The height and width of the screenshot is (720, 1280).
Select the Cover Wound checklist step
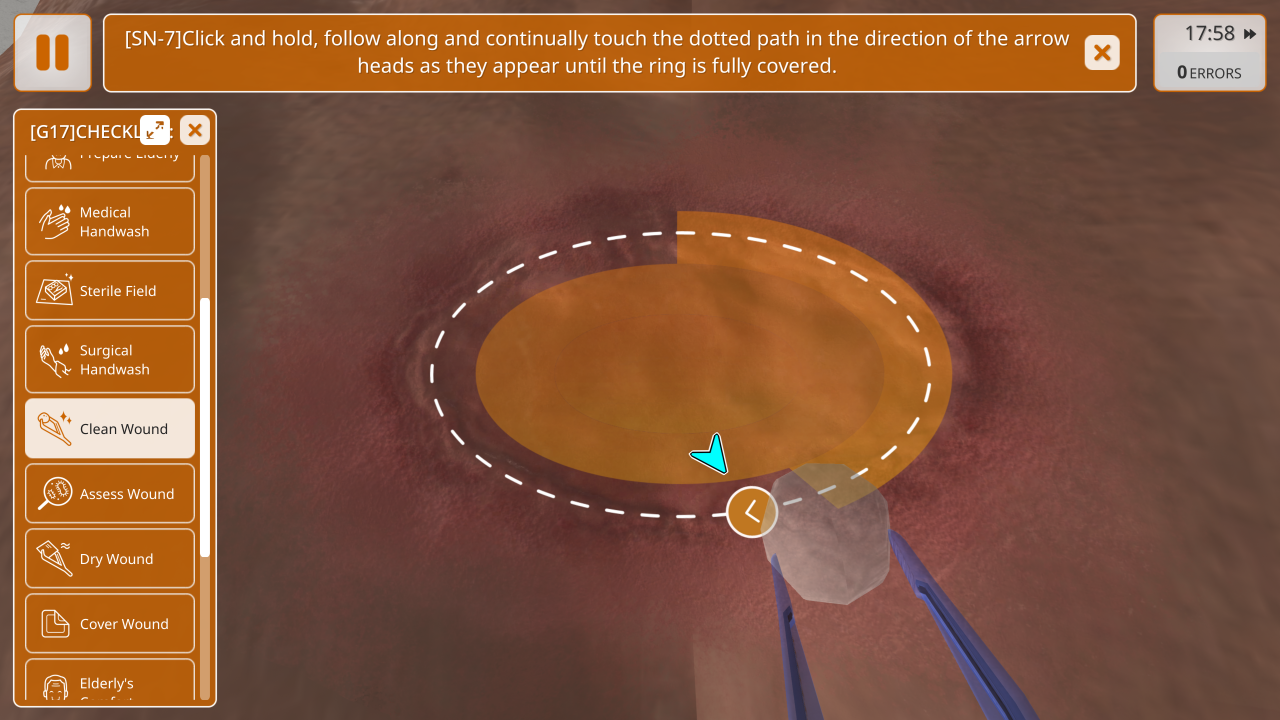(110, 624)
